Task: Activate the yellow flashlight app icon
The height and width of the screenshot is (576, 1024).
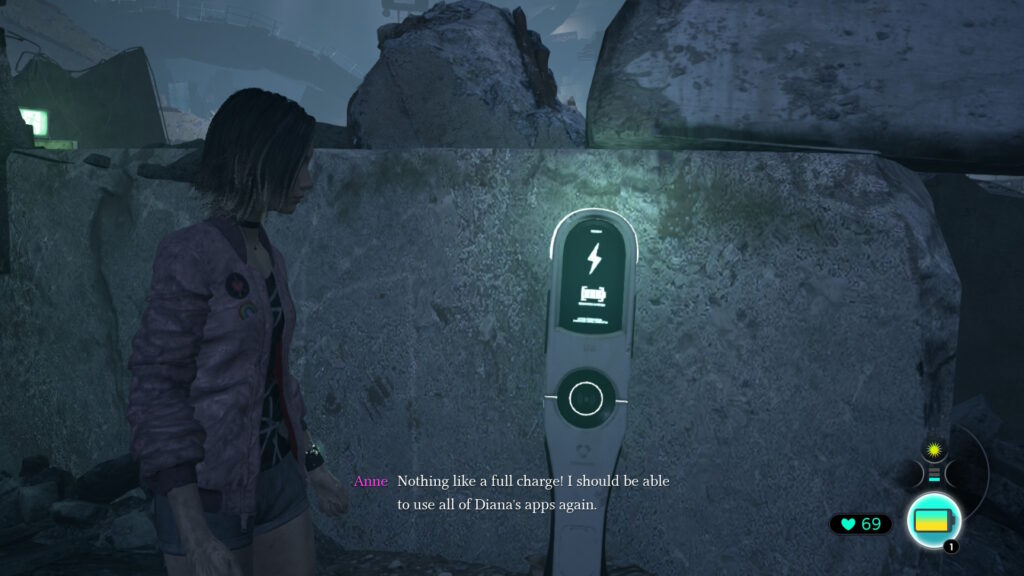Action: (934, 449)
